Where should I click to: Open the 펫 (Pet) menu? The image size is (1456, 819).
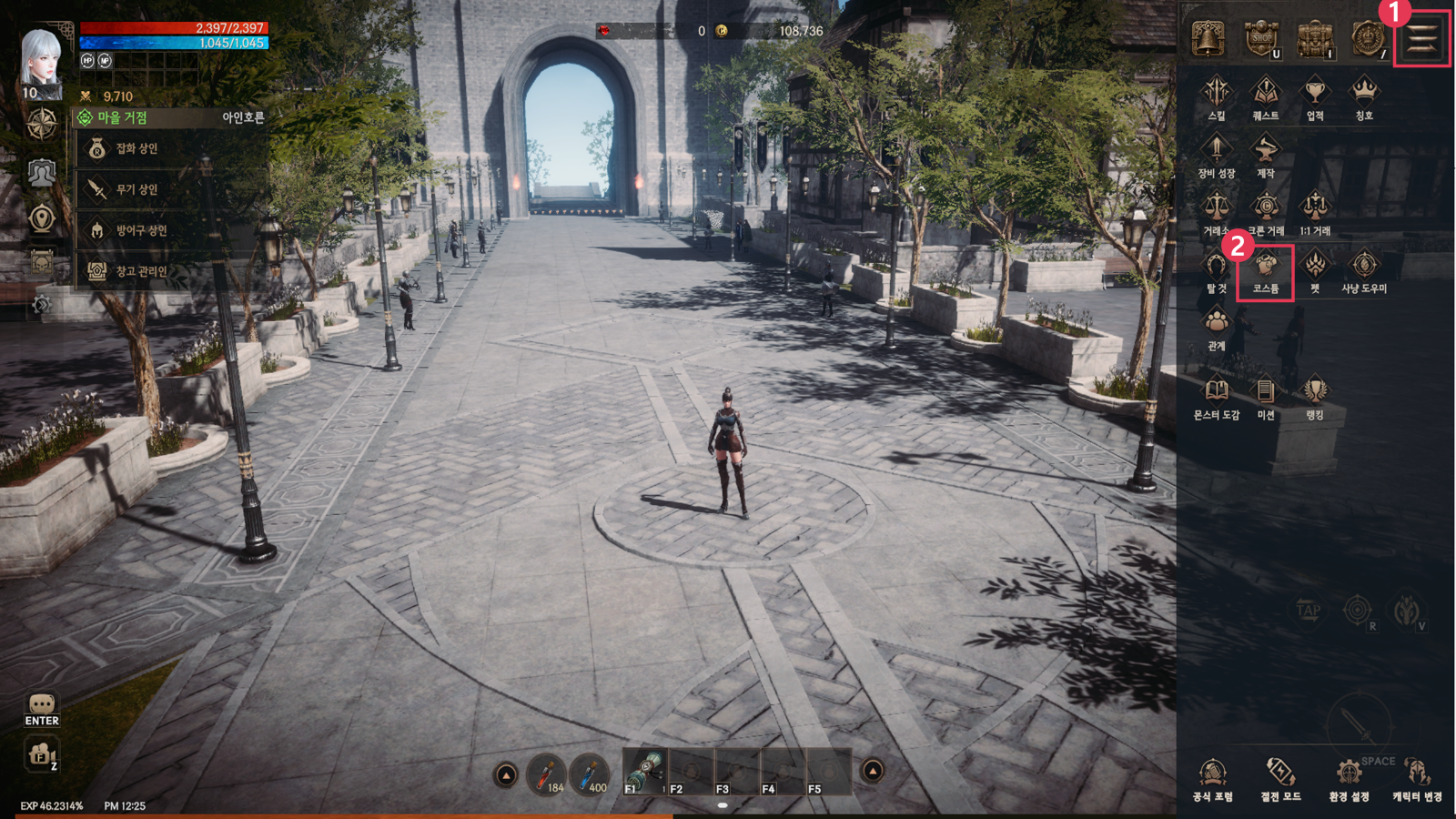1314,271
